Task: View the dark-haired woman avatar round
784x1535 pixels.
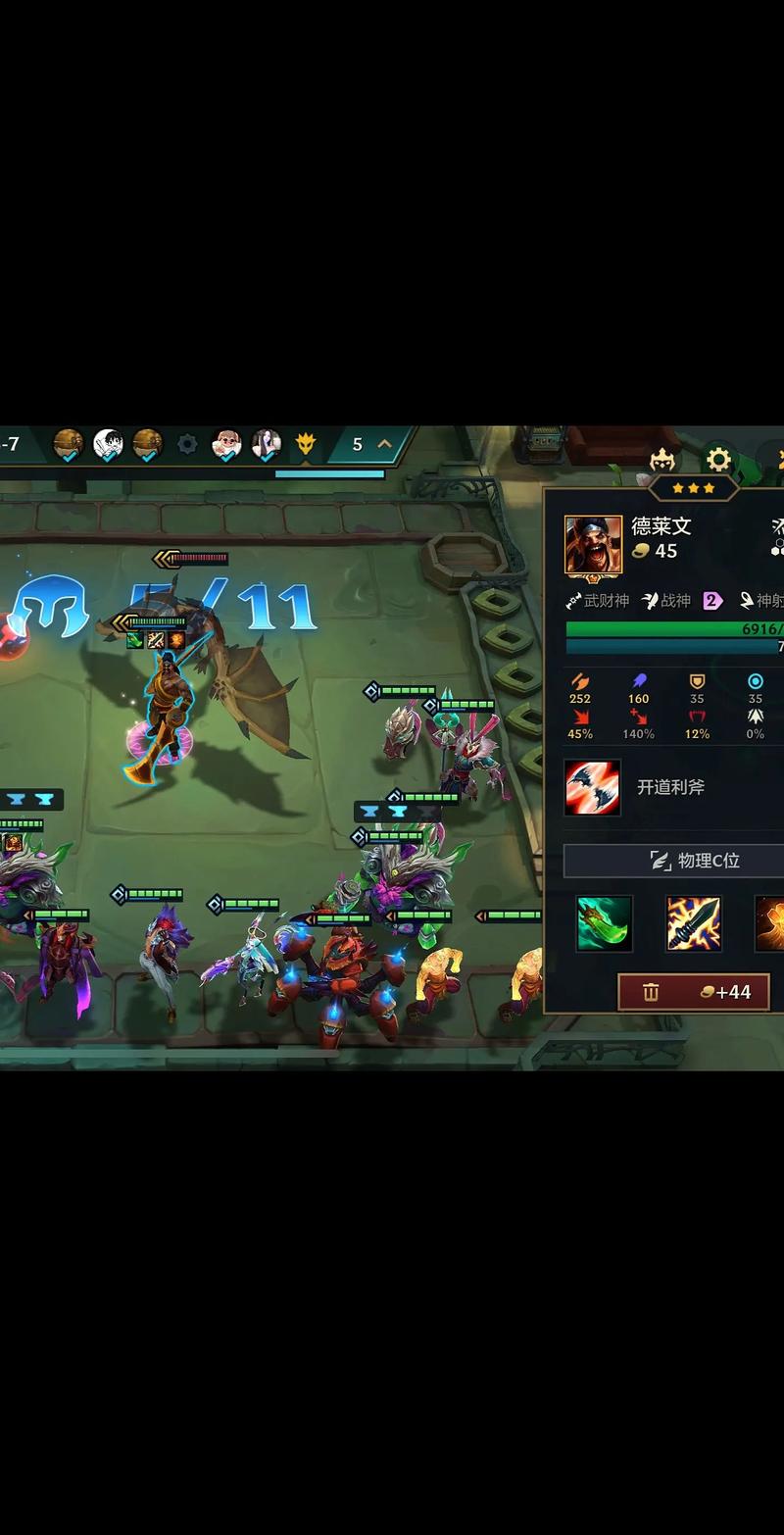Action: click(x=267, y=445)
